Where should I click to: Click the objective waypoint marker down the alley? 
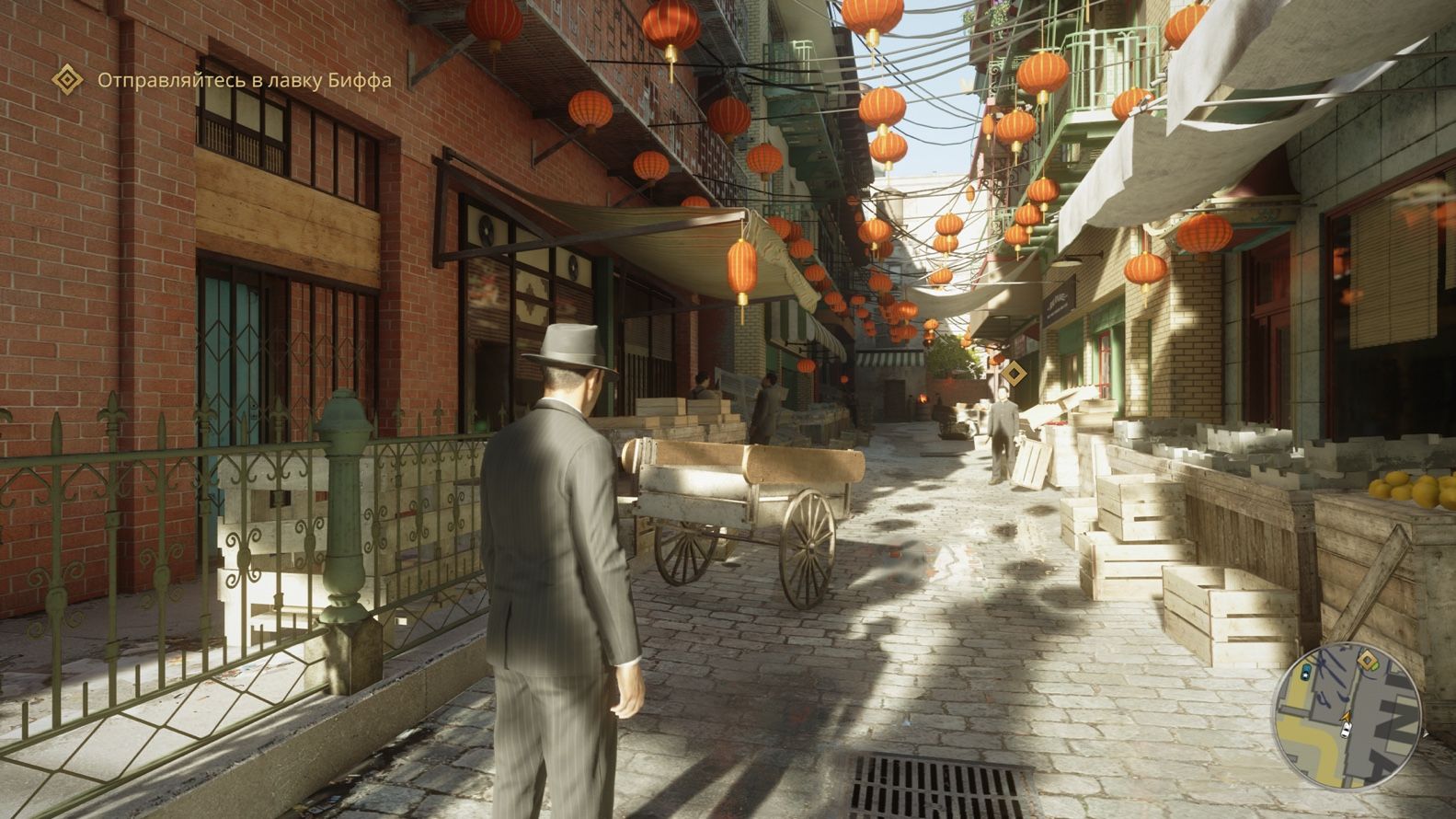pos(1014,374)
